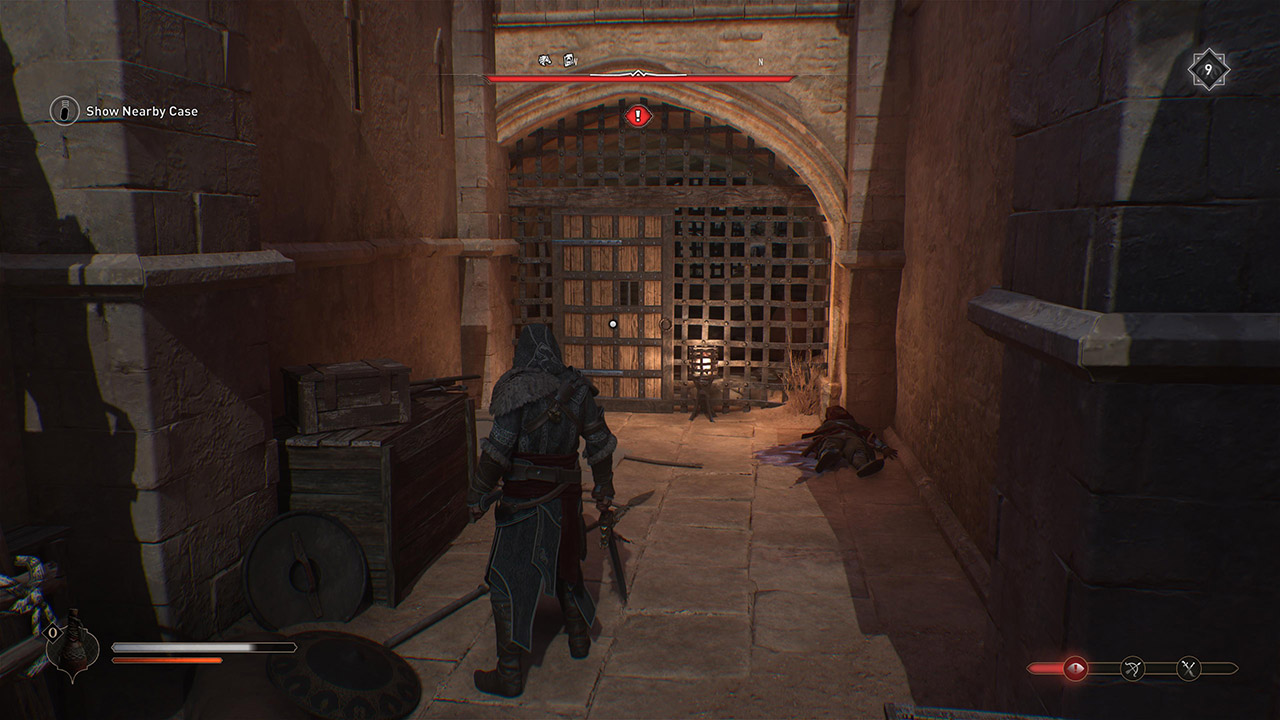This screenshot has width=1280, height=720.
Task: Click the 0 count badge near the flask
Action: pyautogui.click(x=52, y=633)
